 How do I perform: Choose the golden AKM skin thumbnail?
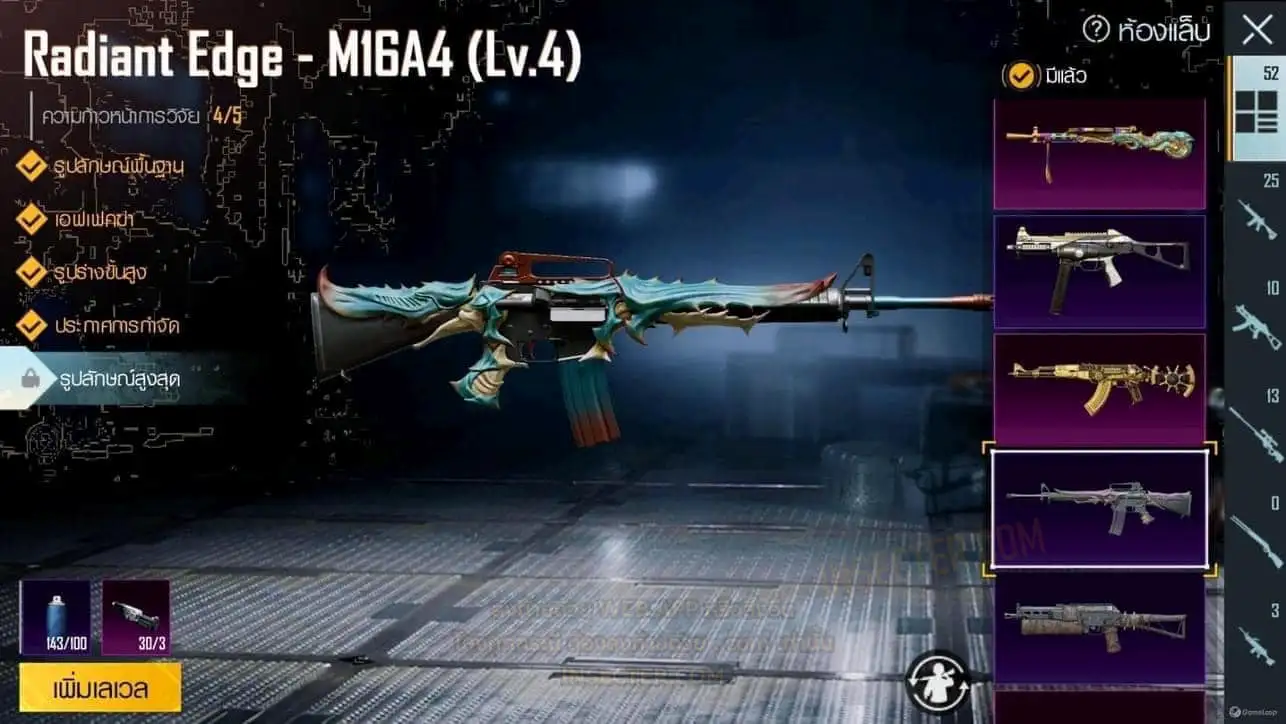click(1099, 388)
